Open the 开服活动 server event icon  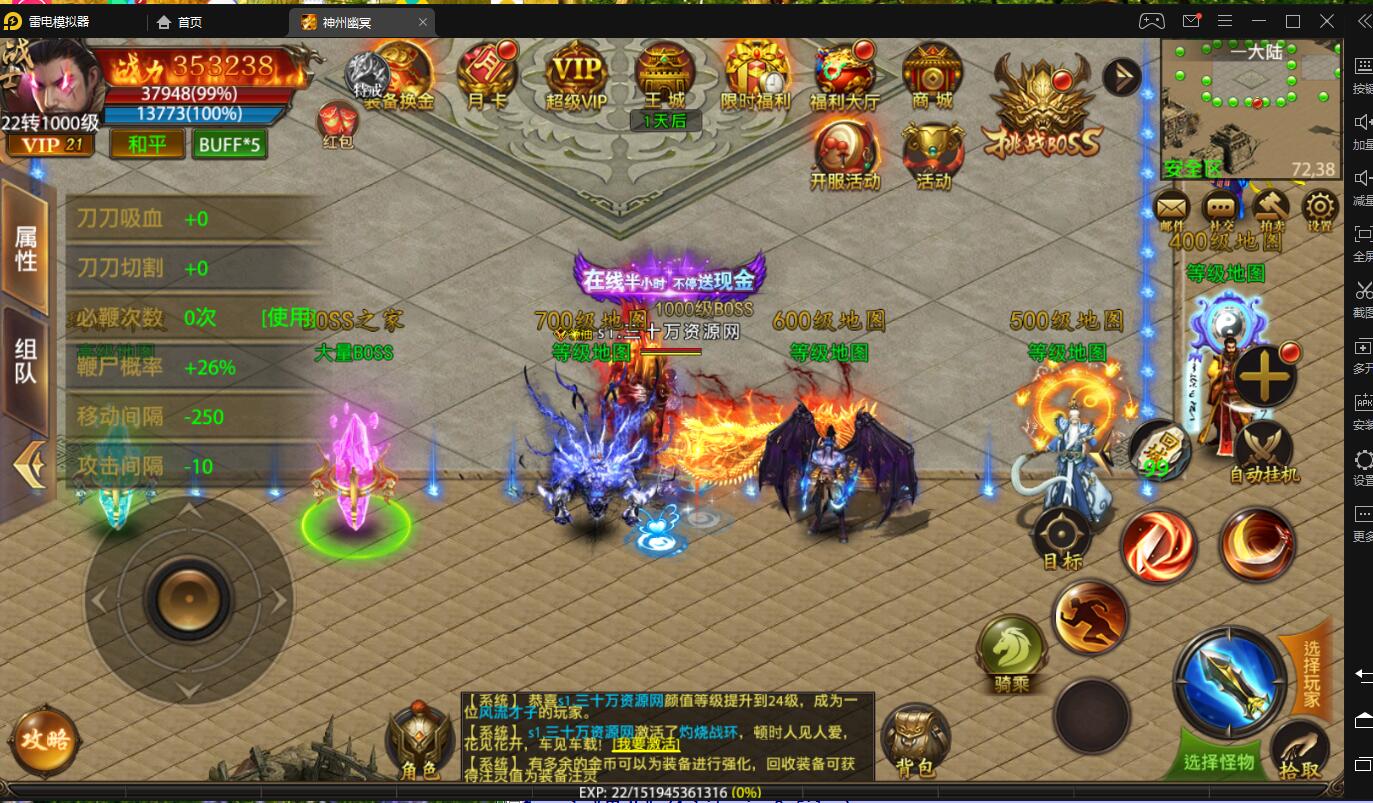[845, 156]
